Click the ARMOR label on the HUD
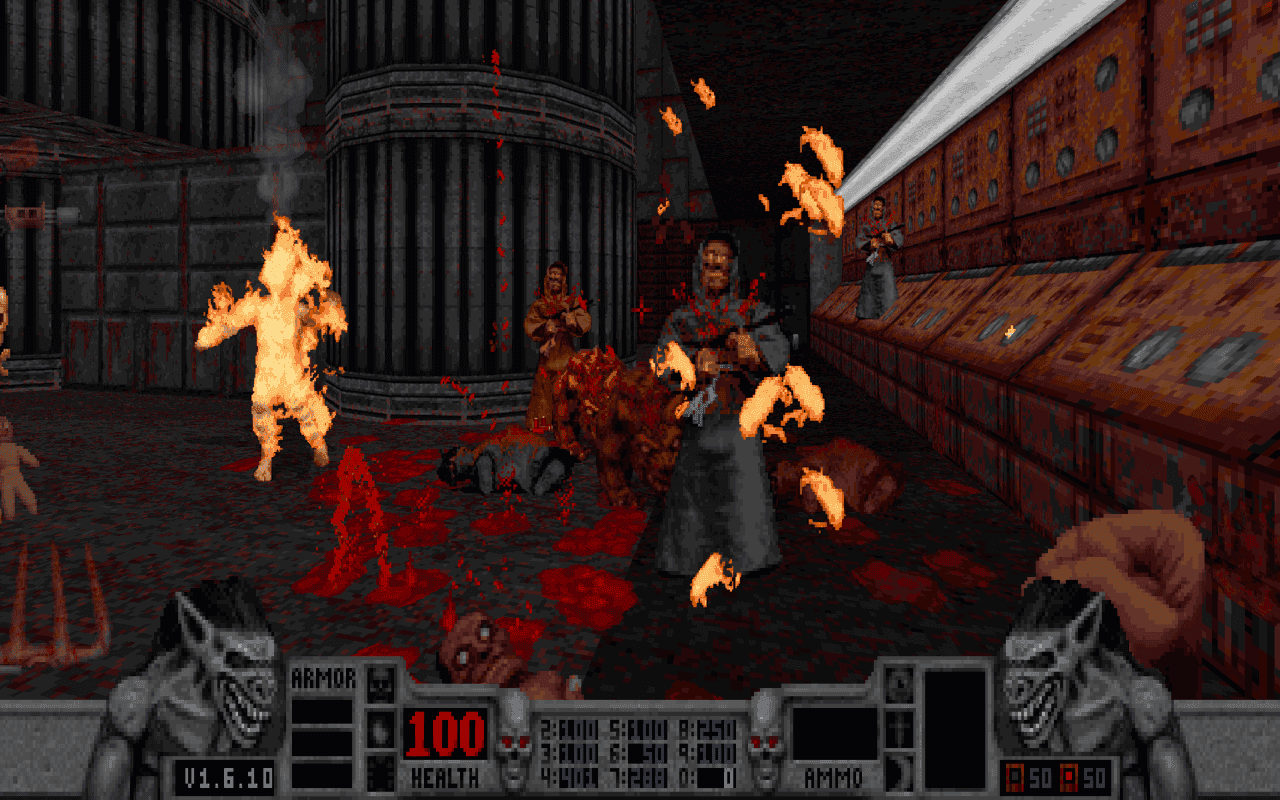Viewport: 1280px width, 800px height. pyautogui.click(x=322, y=678)
